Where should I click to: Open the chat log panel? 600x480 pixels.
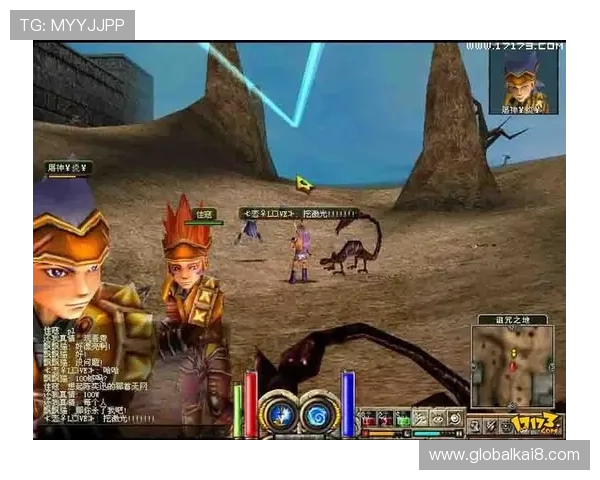point(95,372)
